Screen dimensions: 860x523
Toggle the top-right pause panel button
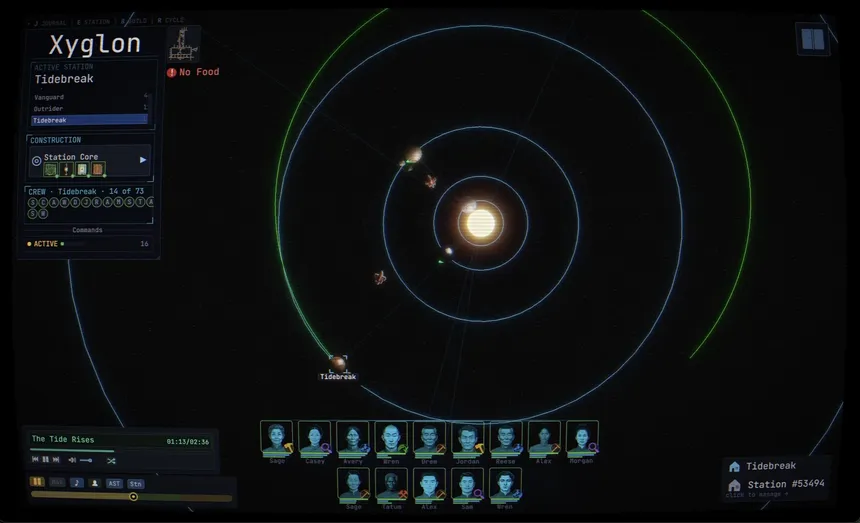pos(812,39)
